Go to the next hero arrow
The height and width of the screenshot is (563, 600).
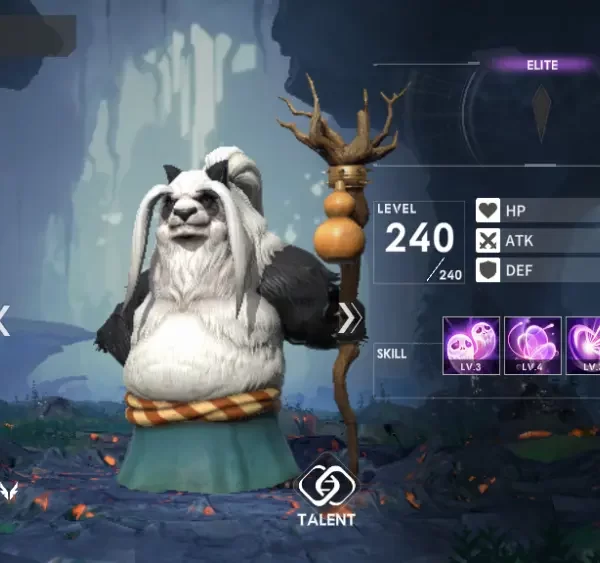pos(348,319)
